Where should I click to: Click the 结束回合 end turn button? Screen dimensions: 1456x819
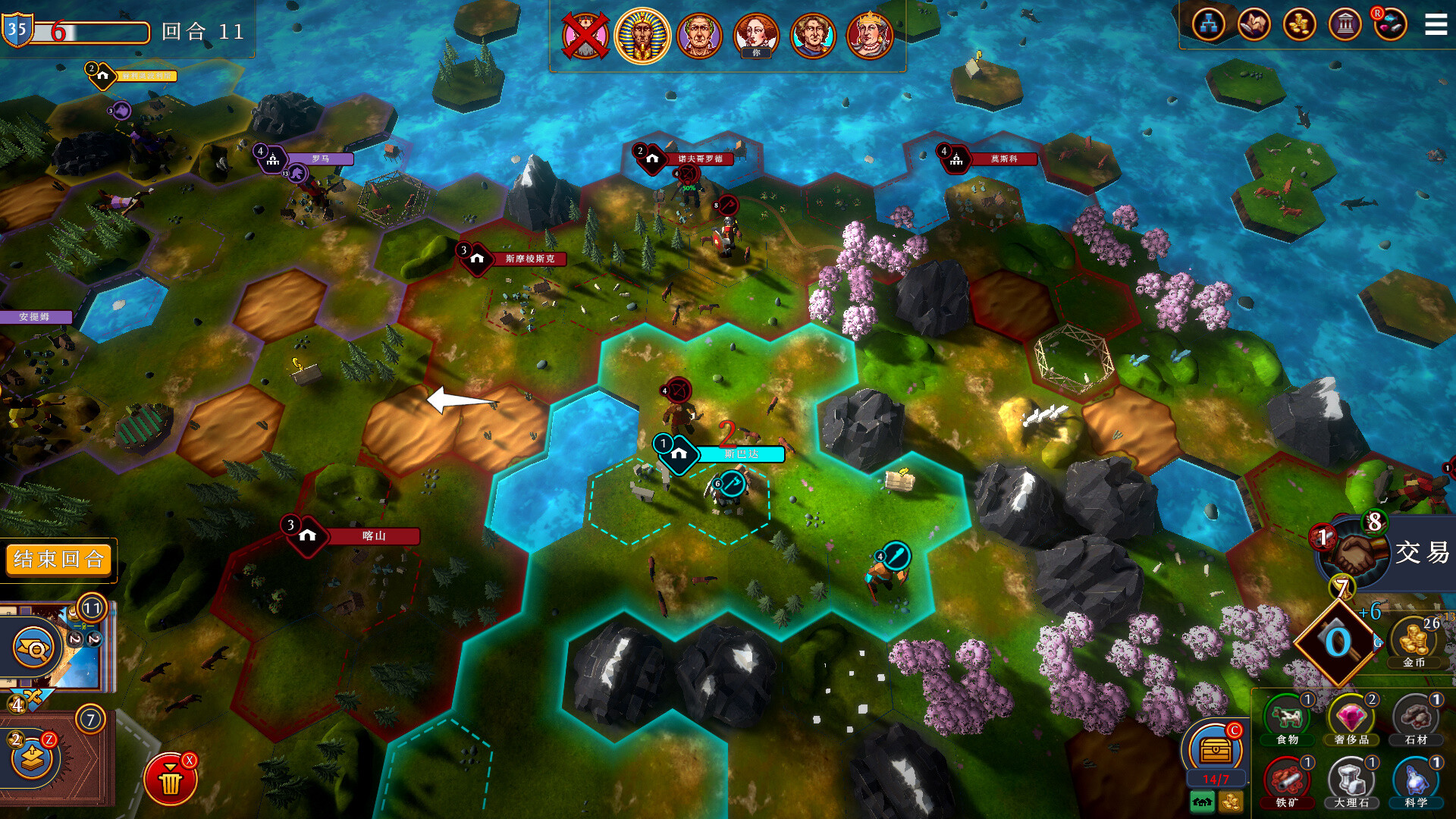click(58, 560)
